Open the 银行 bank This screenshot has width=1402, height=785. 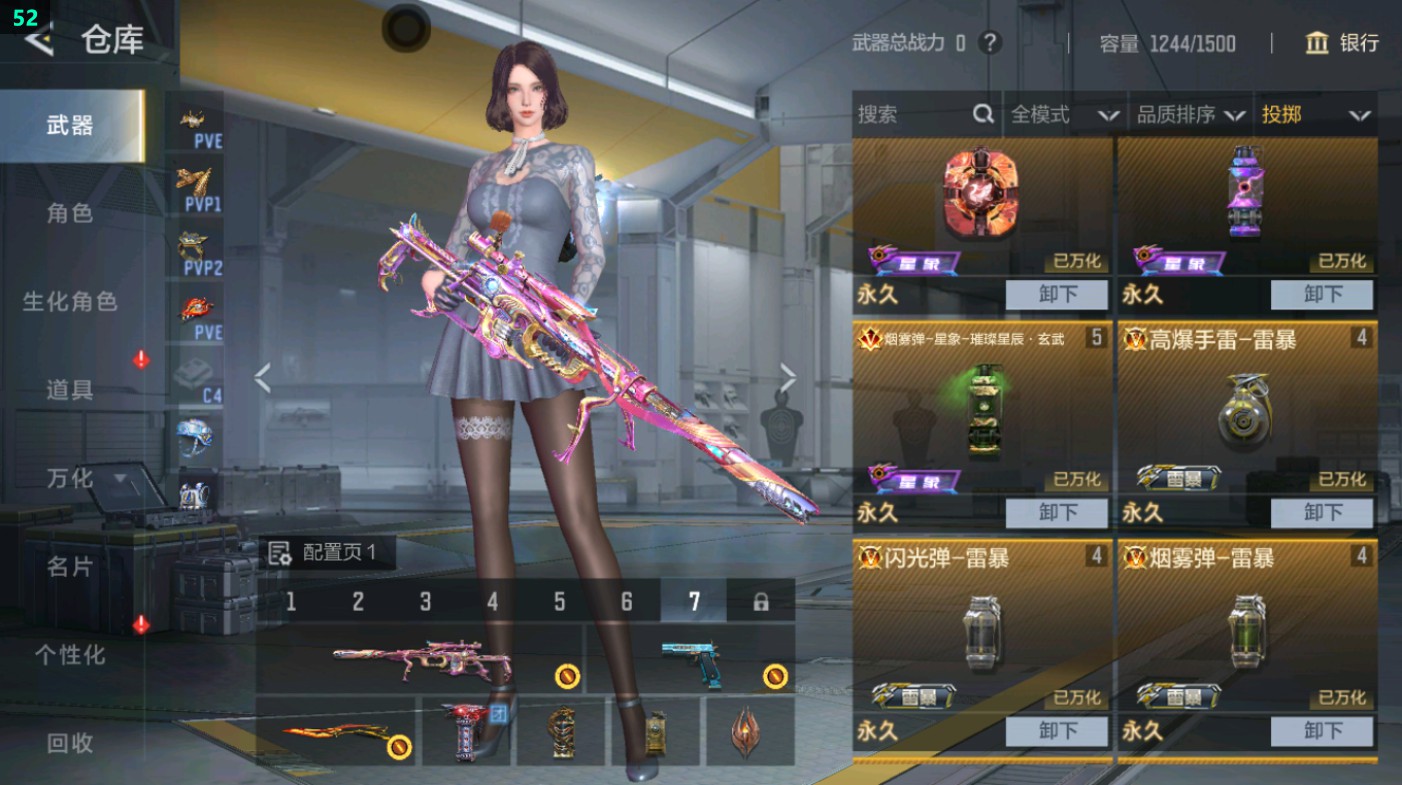point(1342,43)
